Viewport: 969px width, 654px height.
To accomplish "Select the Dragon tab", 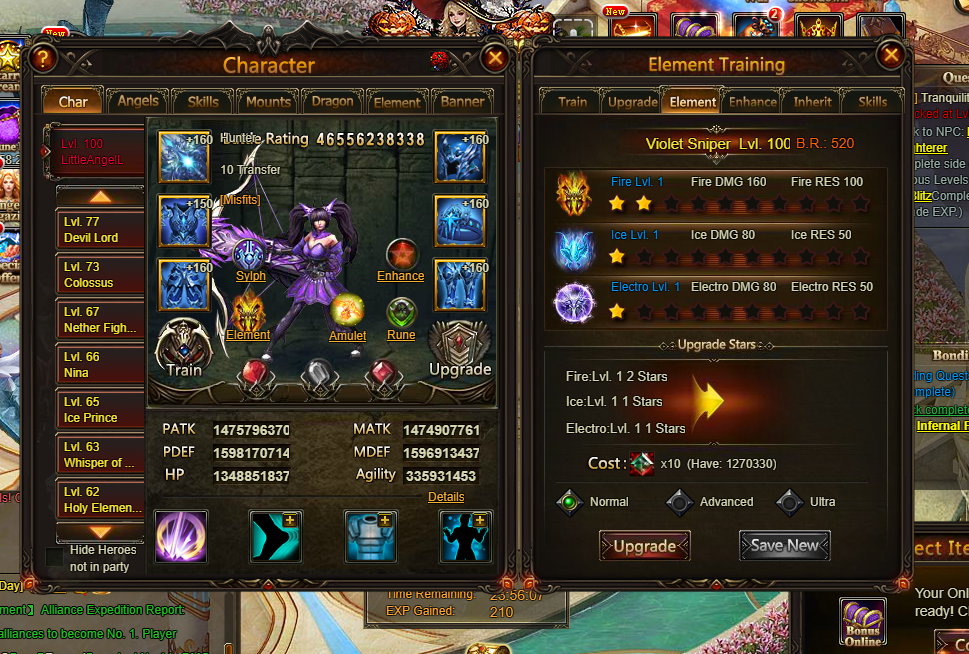I will coord(332,101).
